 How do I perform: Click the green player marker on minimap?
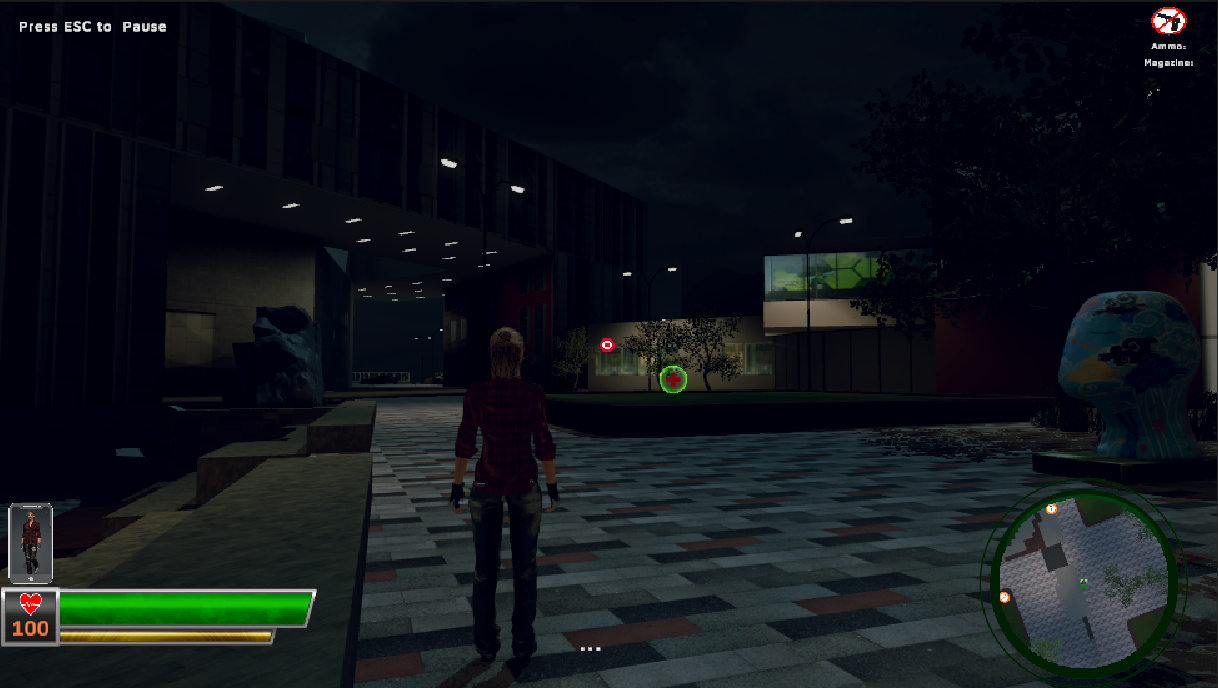[1084, 582]
